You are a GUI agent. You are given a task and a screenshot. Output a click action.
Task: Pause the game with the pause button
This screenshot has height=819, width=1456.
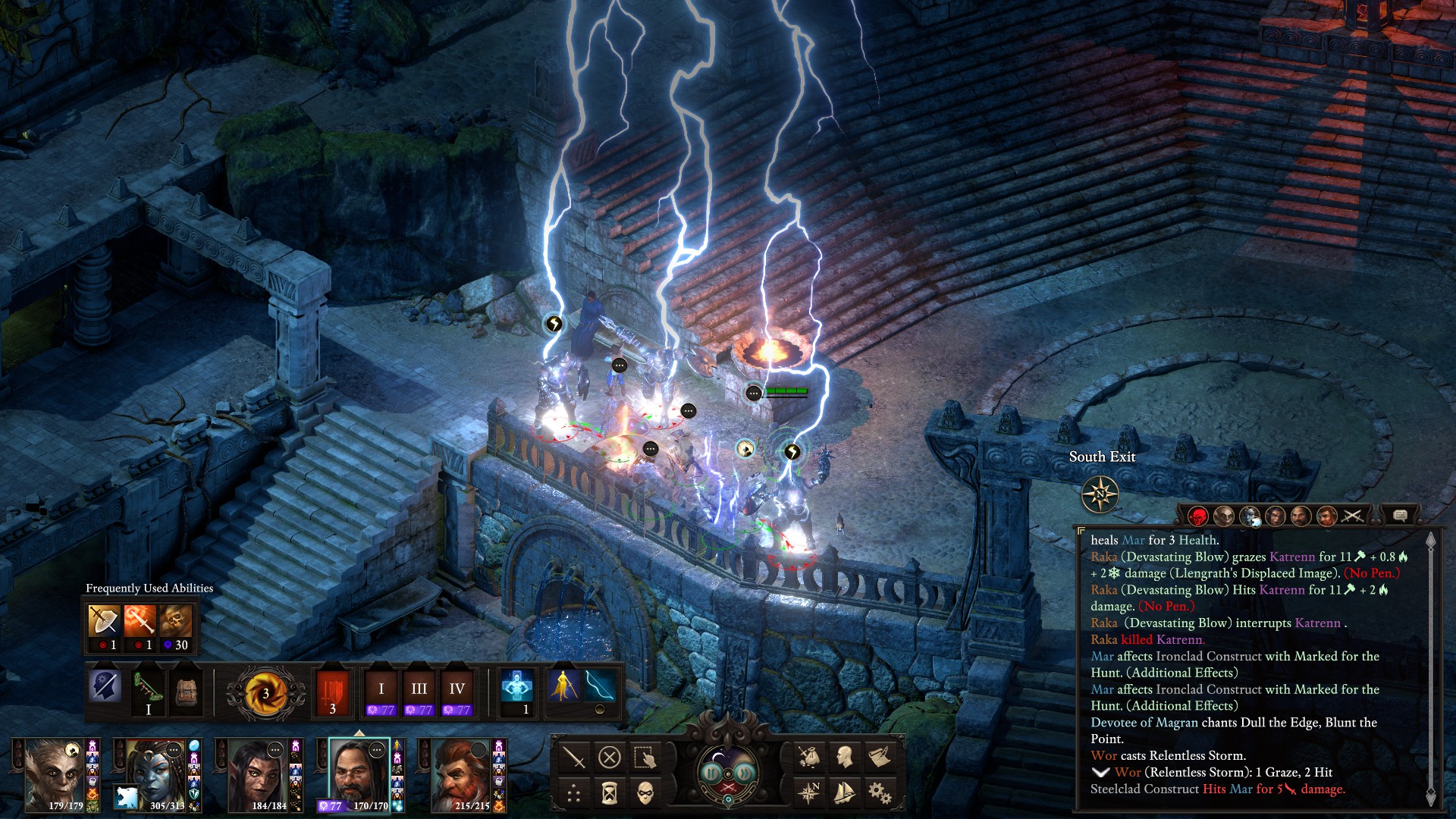point(711,773)
